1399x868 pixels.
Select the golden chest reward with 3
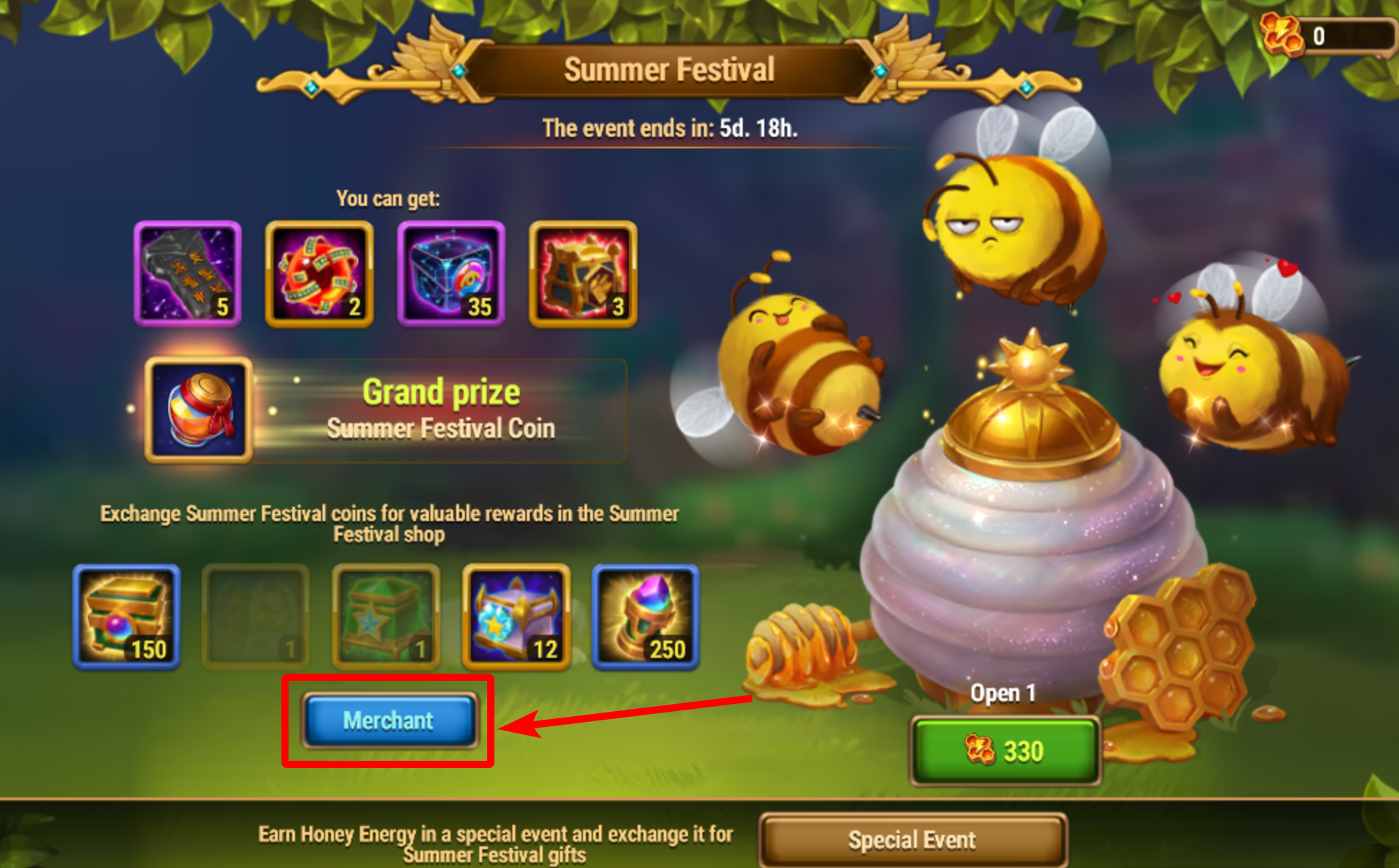pyautogui.click(x=583, y=273)
